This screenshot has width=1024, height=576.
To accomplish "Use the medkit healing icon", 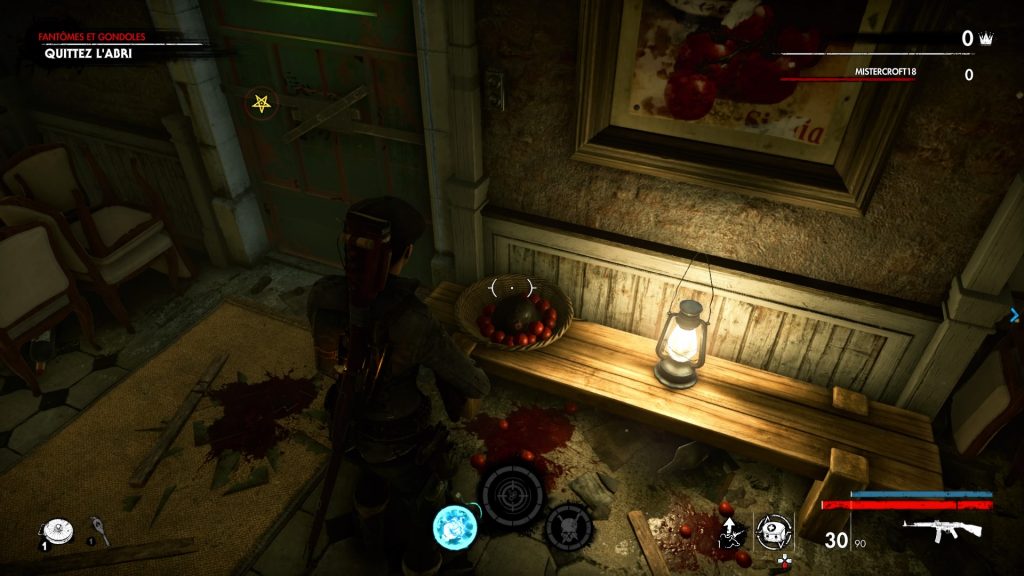I will coord(772,531).
